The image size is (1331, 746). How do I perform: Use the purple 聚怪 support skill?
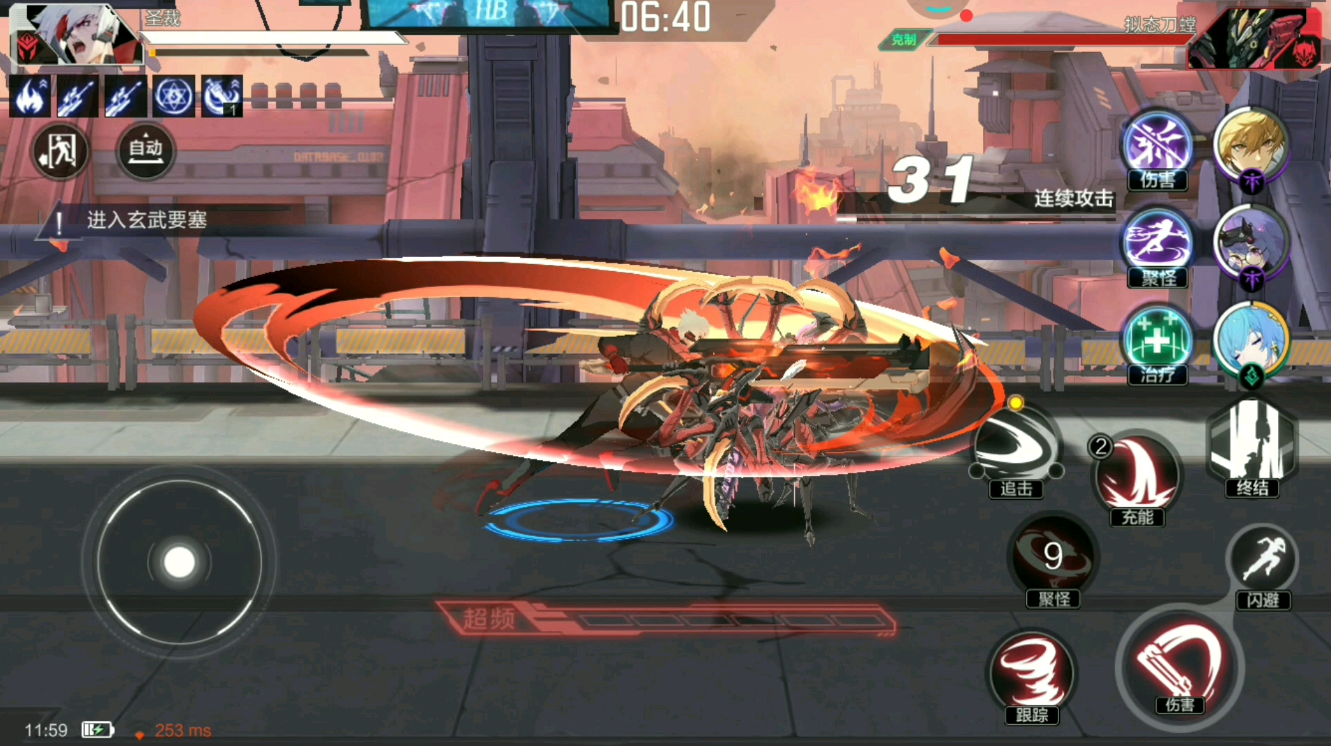click(x=1158, y=243)
